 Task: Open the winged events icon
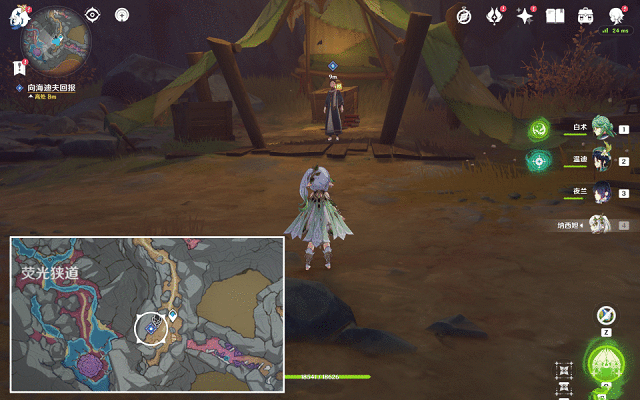[x=494, y=15]
